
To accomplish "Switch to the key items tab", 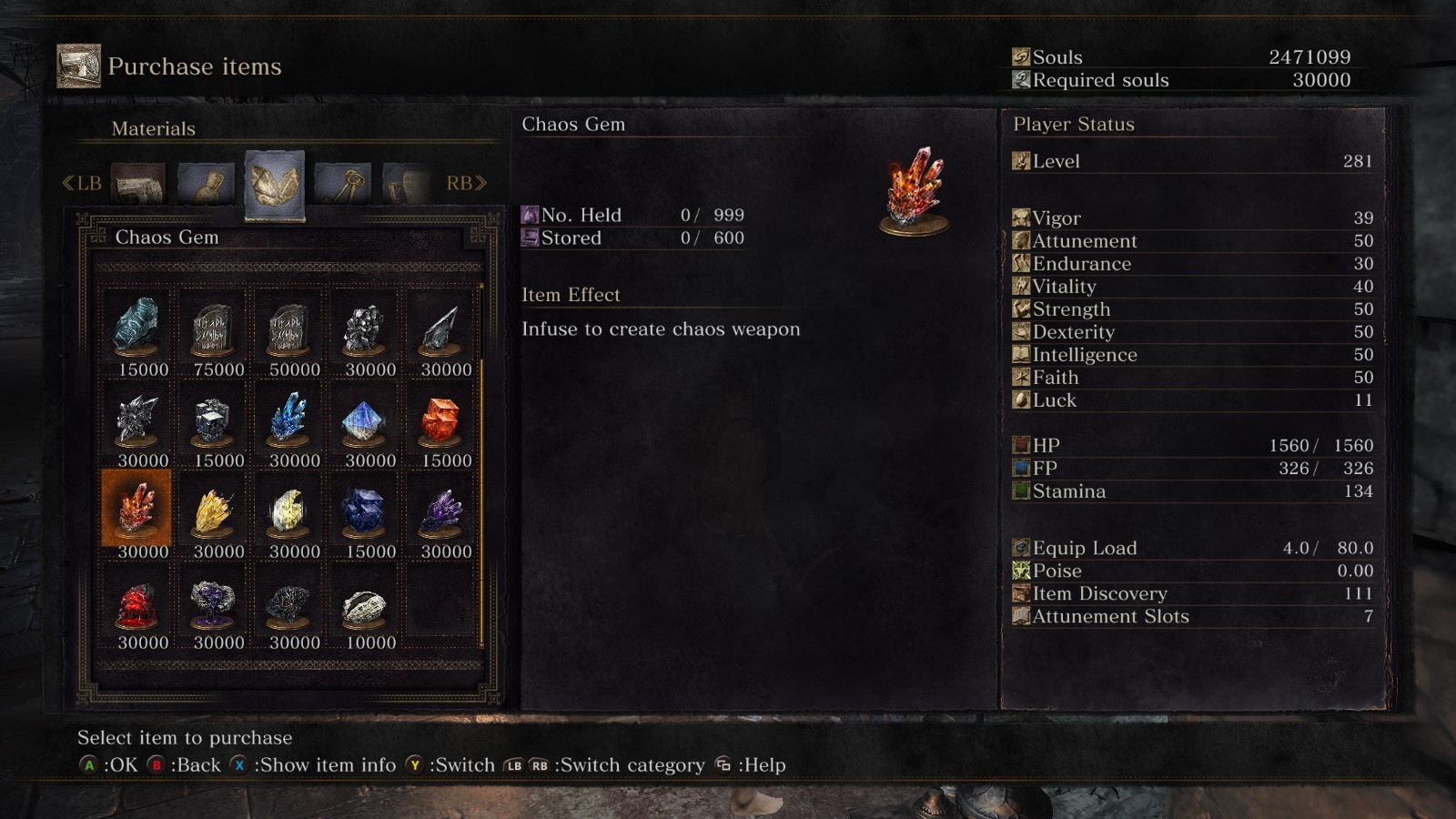I will point(342,183).
